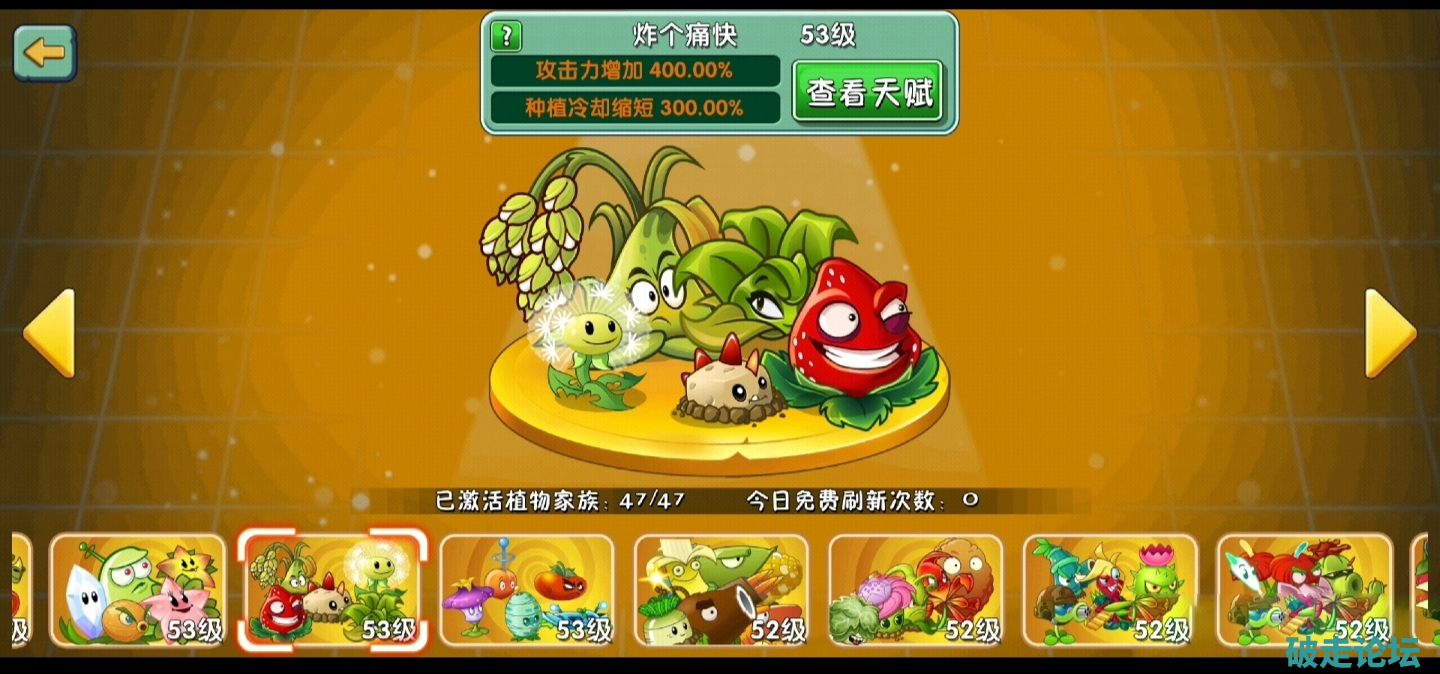The width and height of the screenshot is (1440, 674).
Task: Select the family card with pink starfruit
Action: click(138, 590)
